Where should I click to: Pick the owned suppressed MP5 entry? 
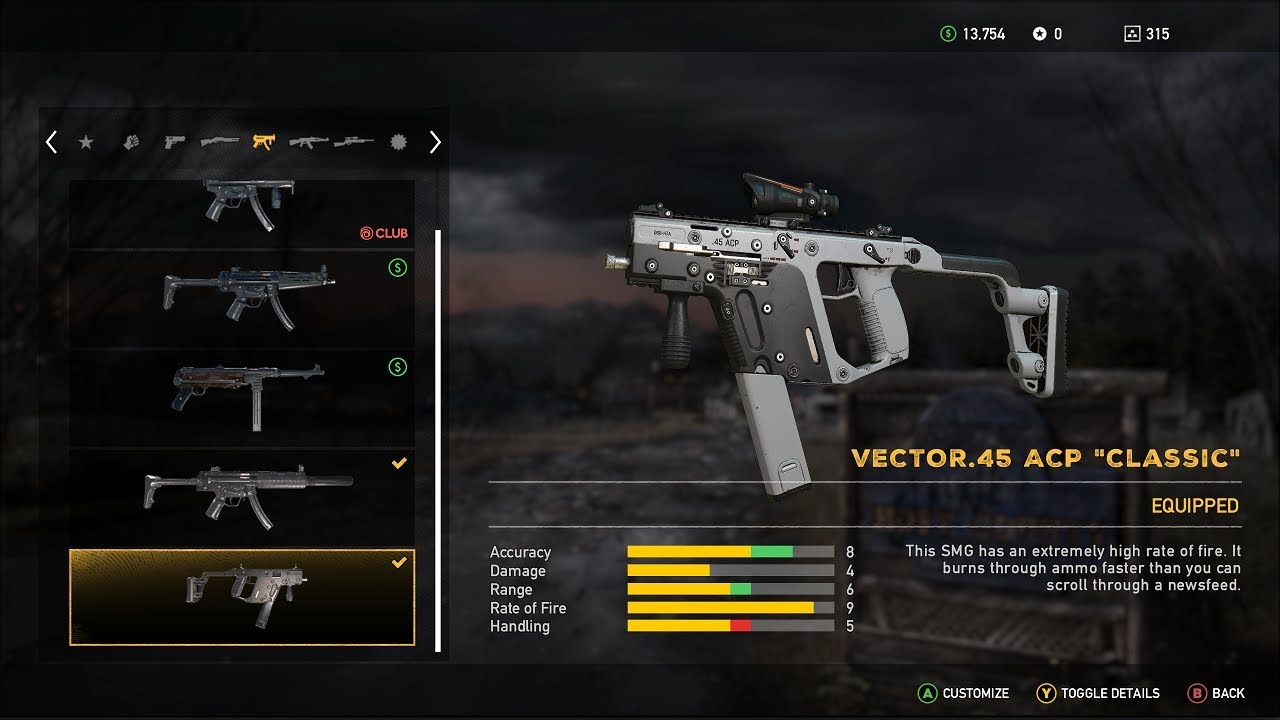(241, 497)
